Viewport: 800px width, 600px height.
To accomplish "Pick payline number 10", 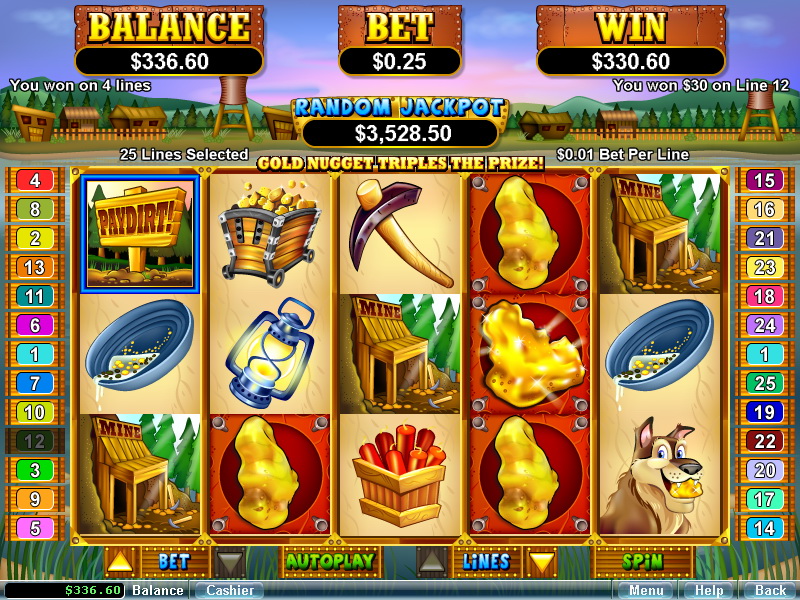I will (35, 412).
